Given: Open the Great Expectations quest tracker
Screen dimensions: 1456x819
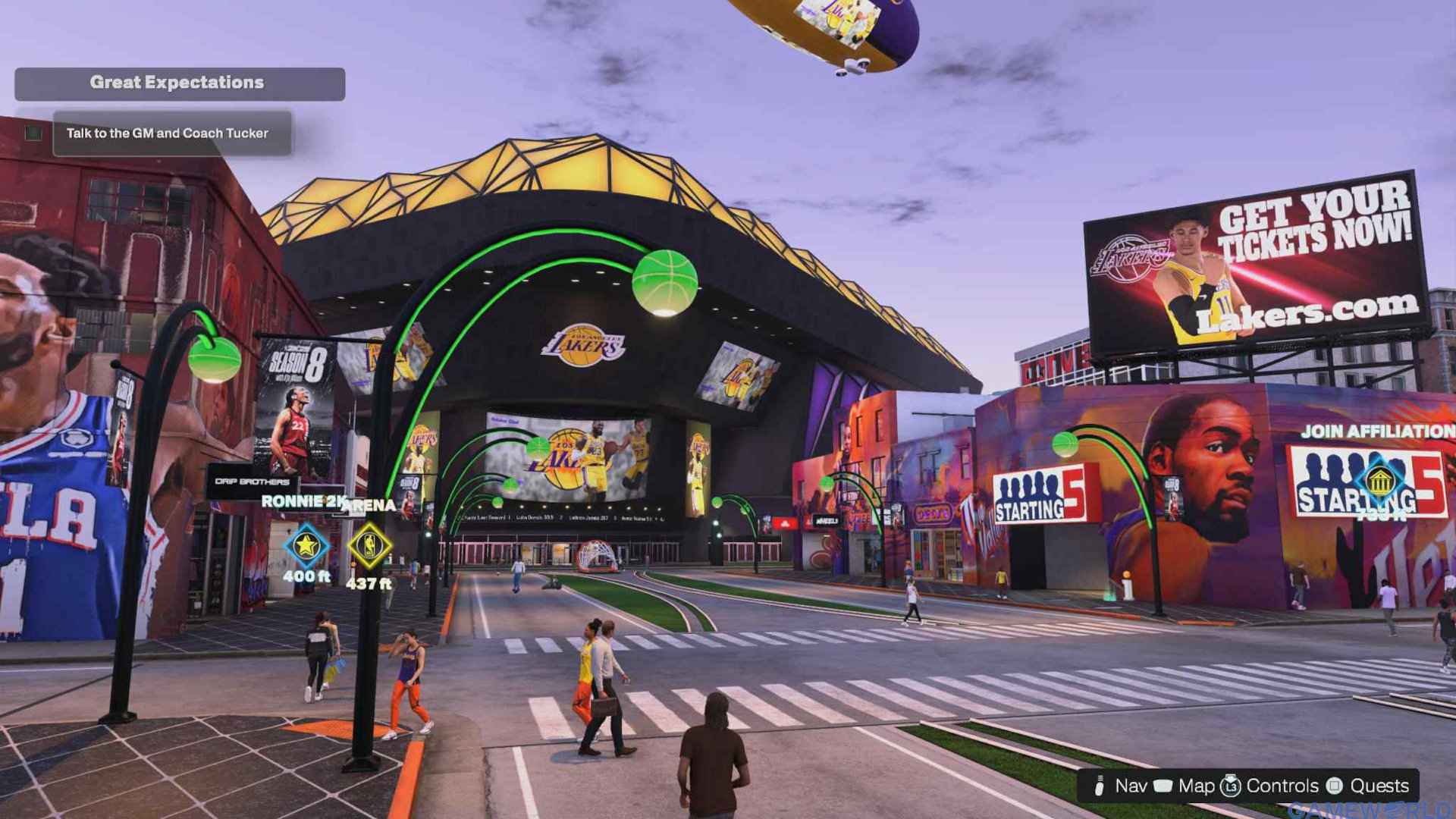Looking at the screenshot, I should pyautogui.click(x=179, y=83).
